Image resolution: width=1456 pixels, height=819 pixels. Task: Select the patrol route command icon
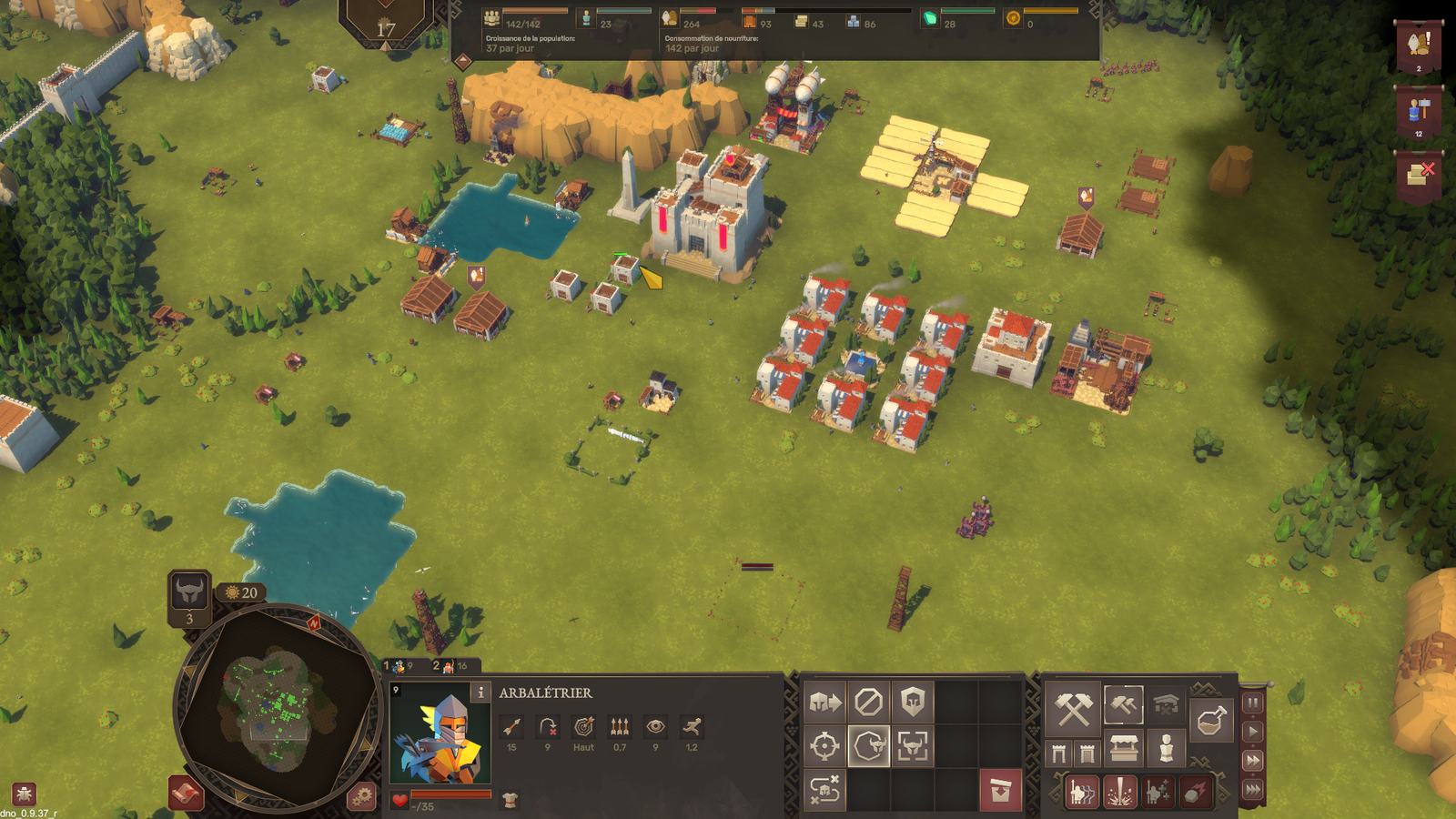[824, 790]
